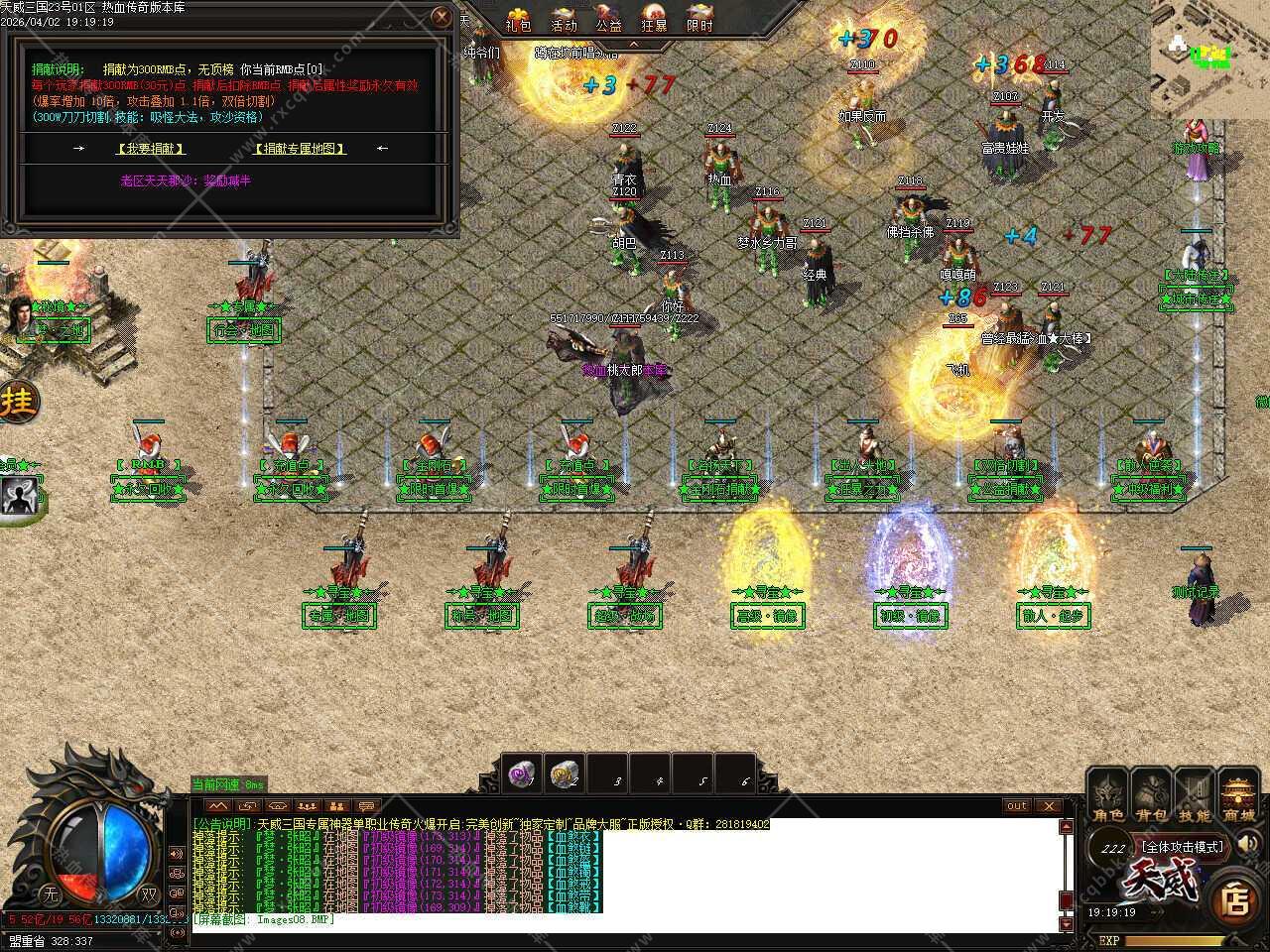Open the 活动 events menu
Screen dimensions: 1270x952
click(x=564, y=19)
